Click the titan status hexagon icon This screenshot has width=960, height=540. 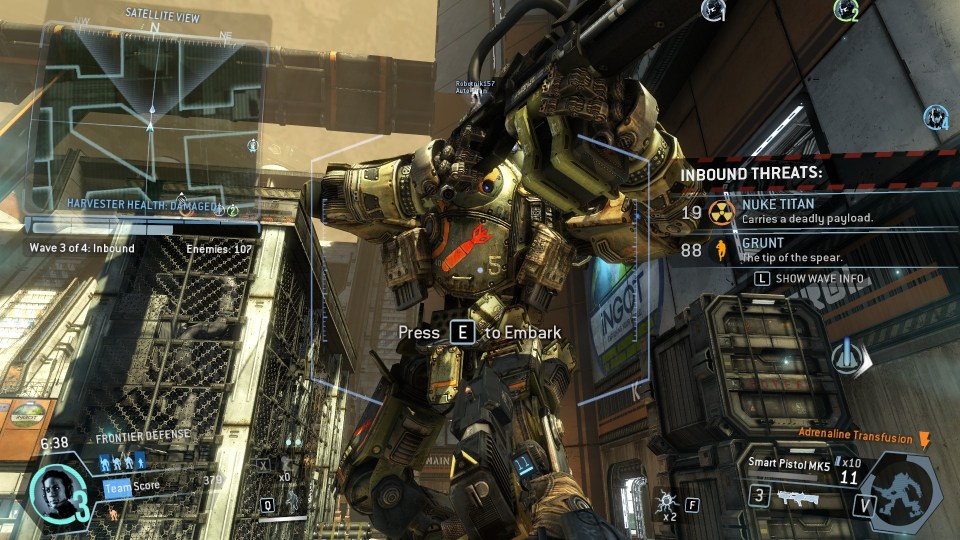tap(903, 492)
